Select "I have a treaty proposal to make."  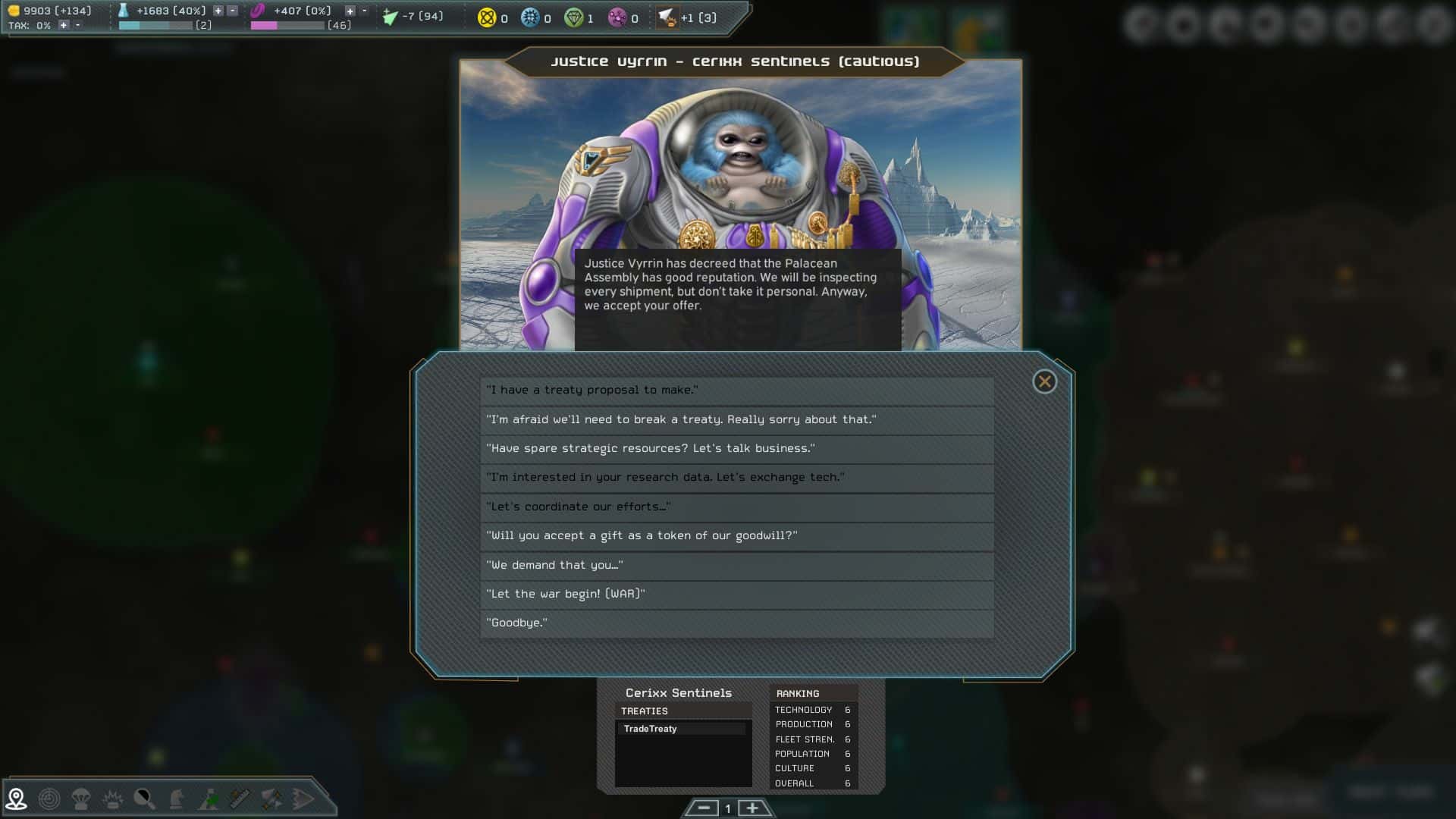pyautogui.click(x=736, y=391)
